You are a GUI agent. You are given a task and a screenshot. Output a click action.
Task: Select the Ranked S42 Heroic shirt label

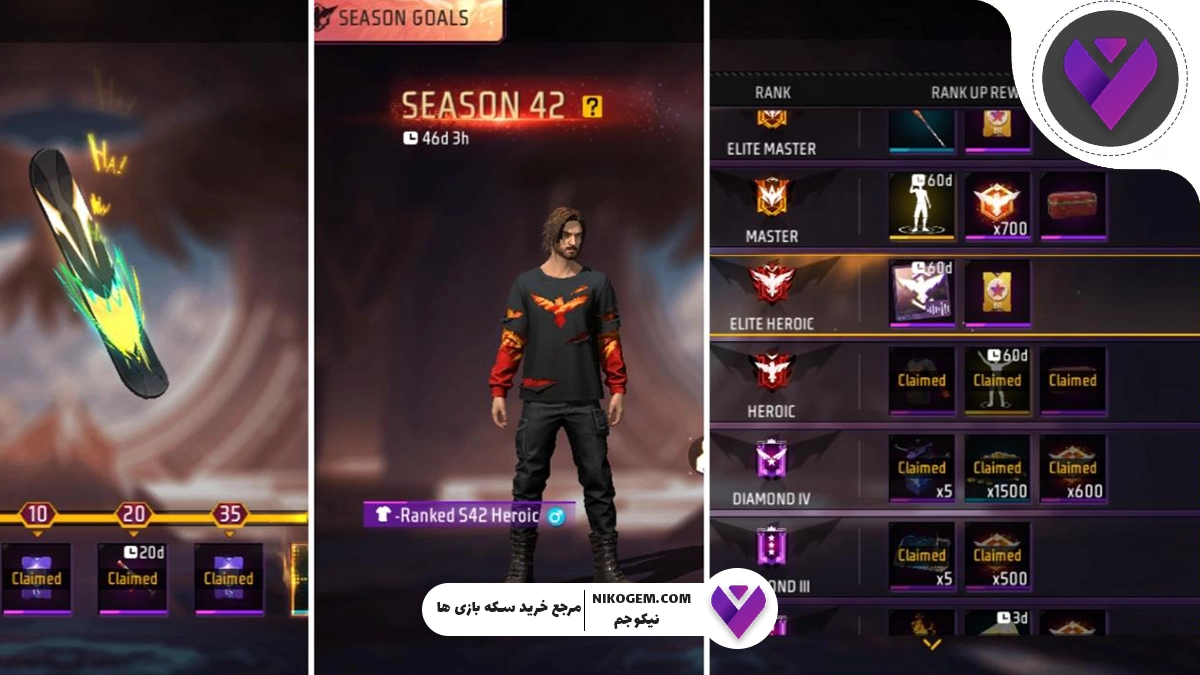coord(469,516)
